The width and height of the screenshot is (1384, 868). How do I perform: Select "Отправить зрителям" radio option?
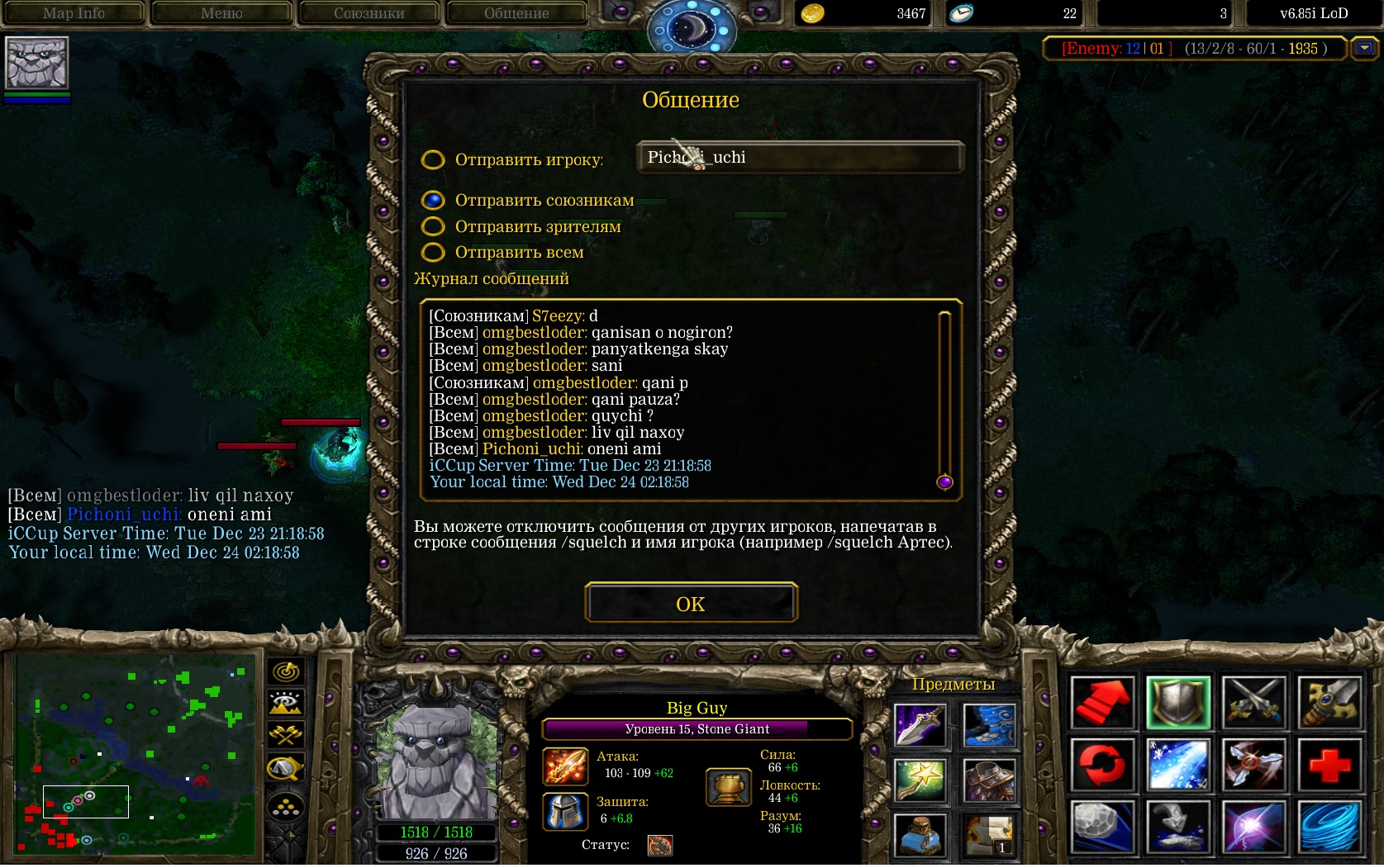(x=433, y=226)
